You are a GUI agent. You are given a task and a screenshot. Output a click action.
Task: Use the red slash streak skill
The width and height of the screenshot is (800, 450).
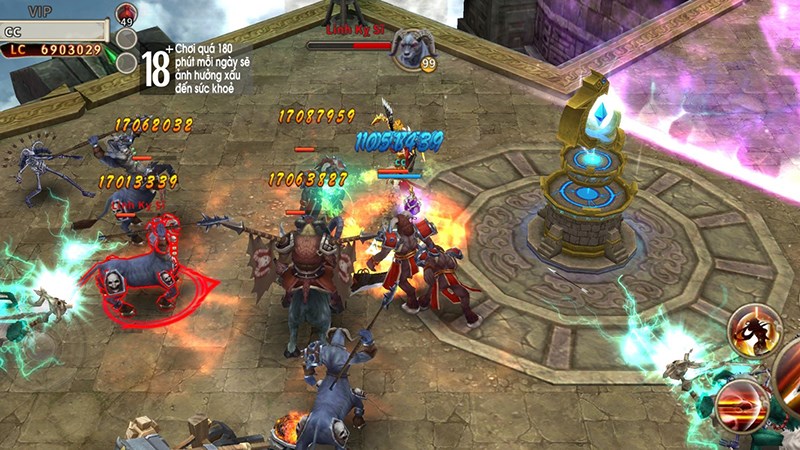click(742, 403)
